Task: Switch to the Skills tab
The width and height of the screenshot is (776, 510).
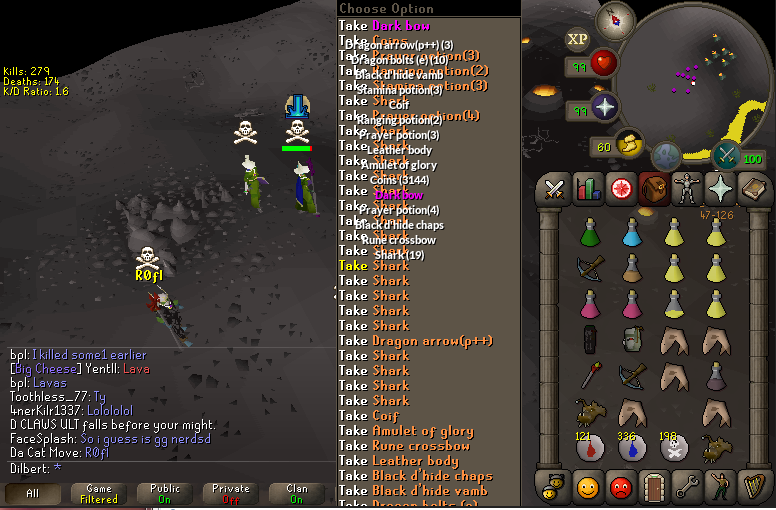Action: click(x=587, y=188)
